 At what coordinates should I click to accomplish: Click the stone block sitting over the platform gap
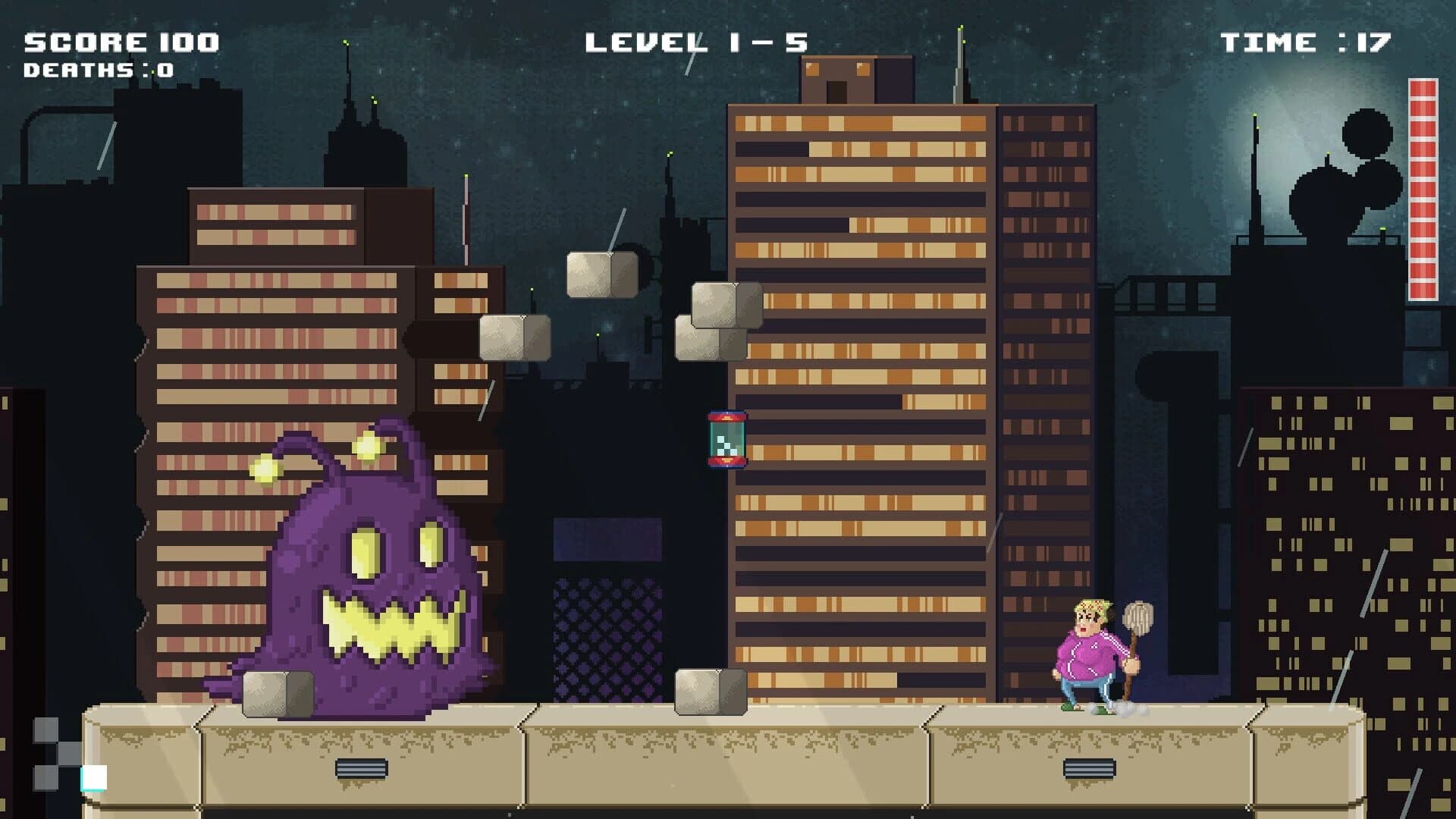click(709, 692)
